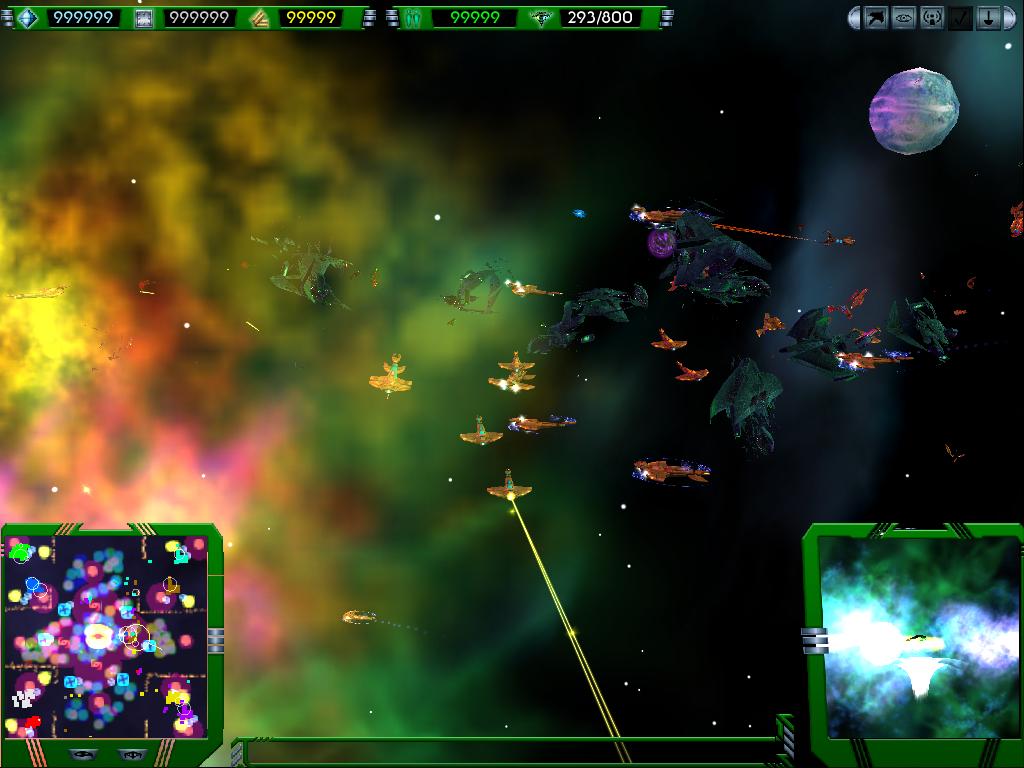The width and height of the screenshot is (1024, 768).
Task: Collapse the cinematic window with its side grip
Action: click(x=814, y=640)
